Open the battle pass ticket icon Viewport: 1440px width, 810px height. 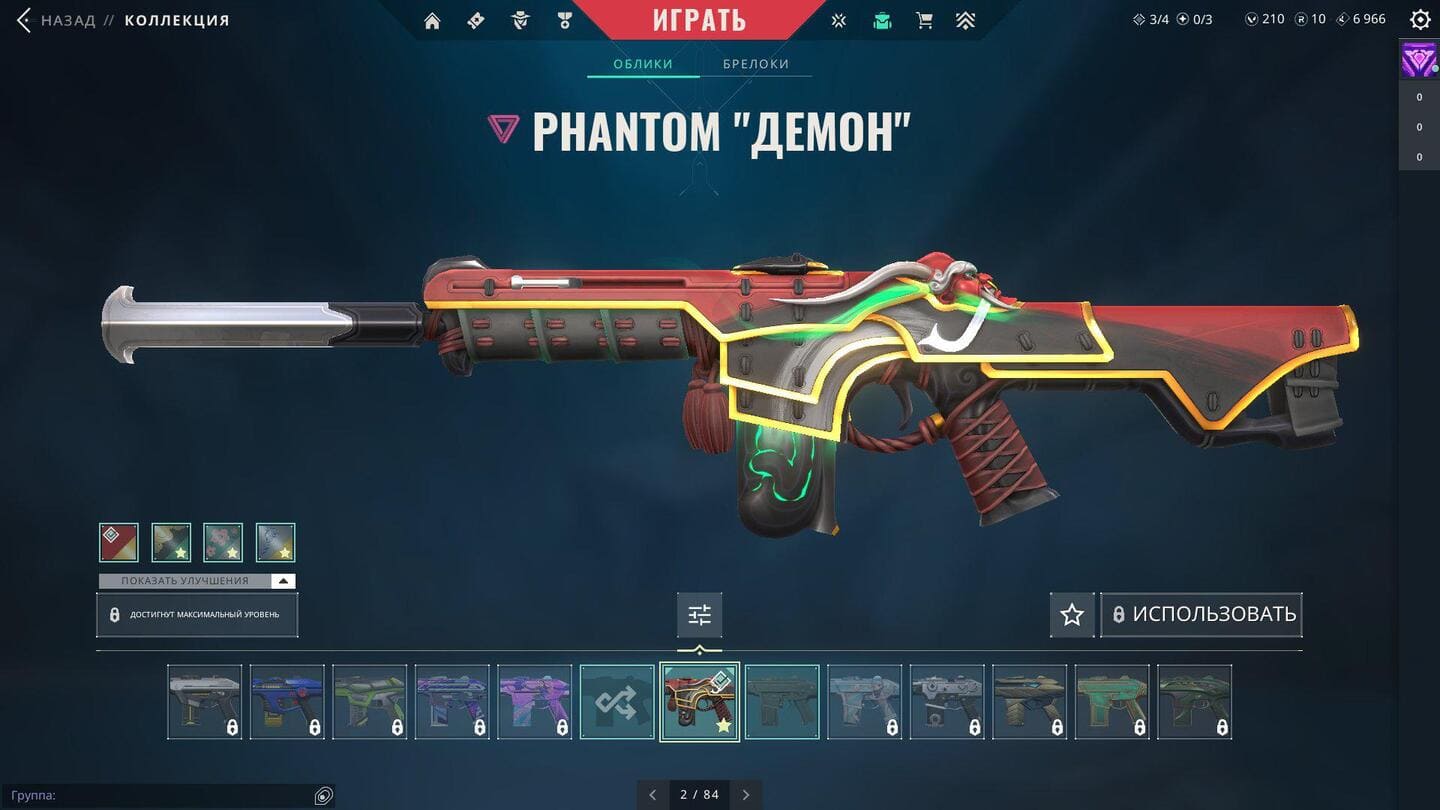pos(476,21)
